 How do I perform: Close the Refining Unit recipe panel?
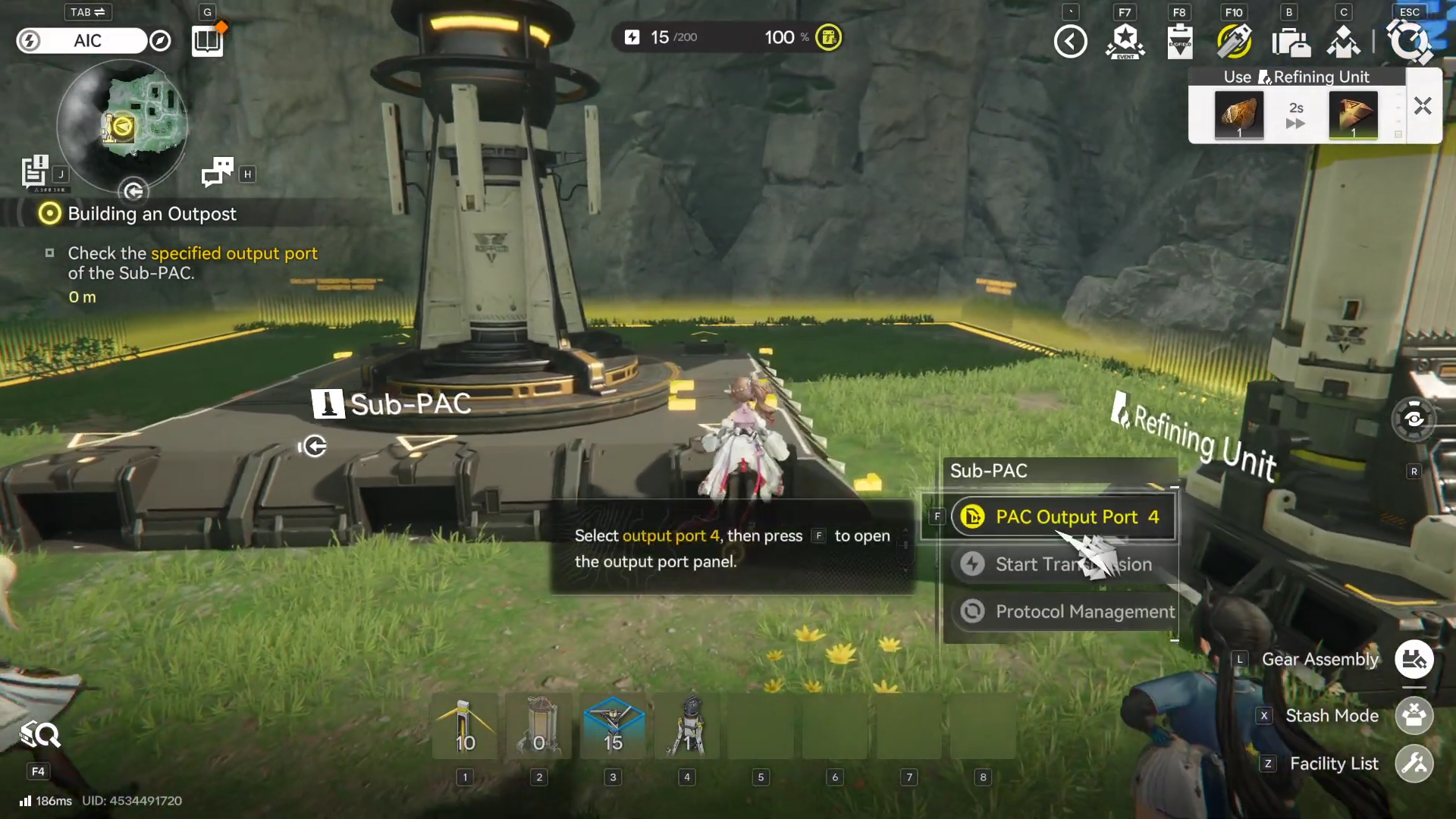click(1423, 106)
